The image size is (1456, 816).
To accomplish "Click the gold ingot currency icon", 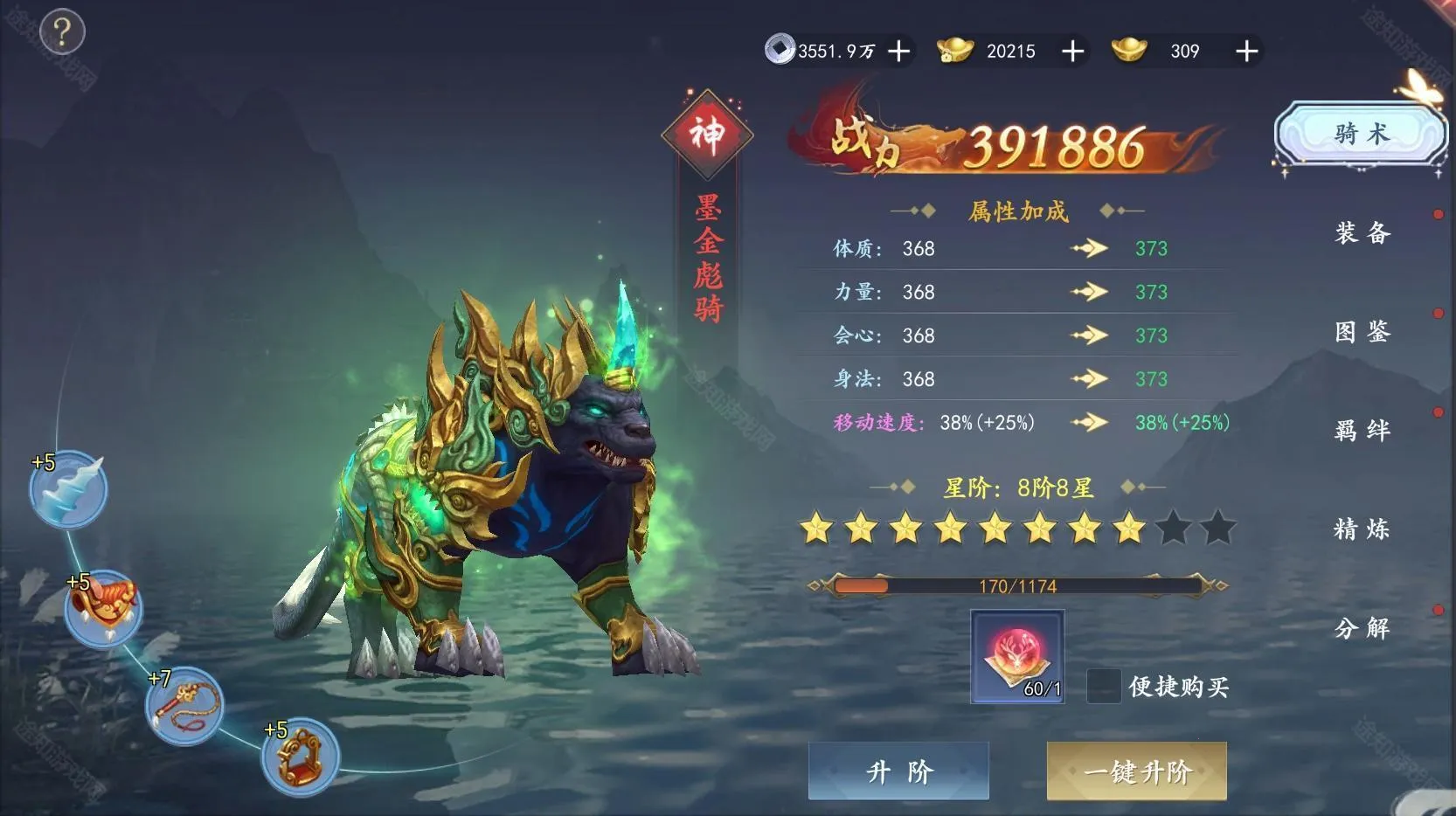I will click(956, 51).
